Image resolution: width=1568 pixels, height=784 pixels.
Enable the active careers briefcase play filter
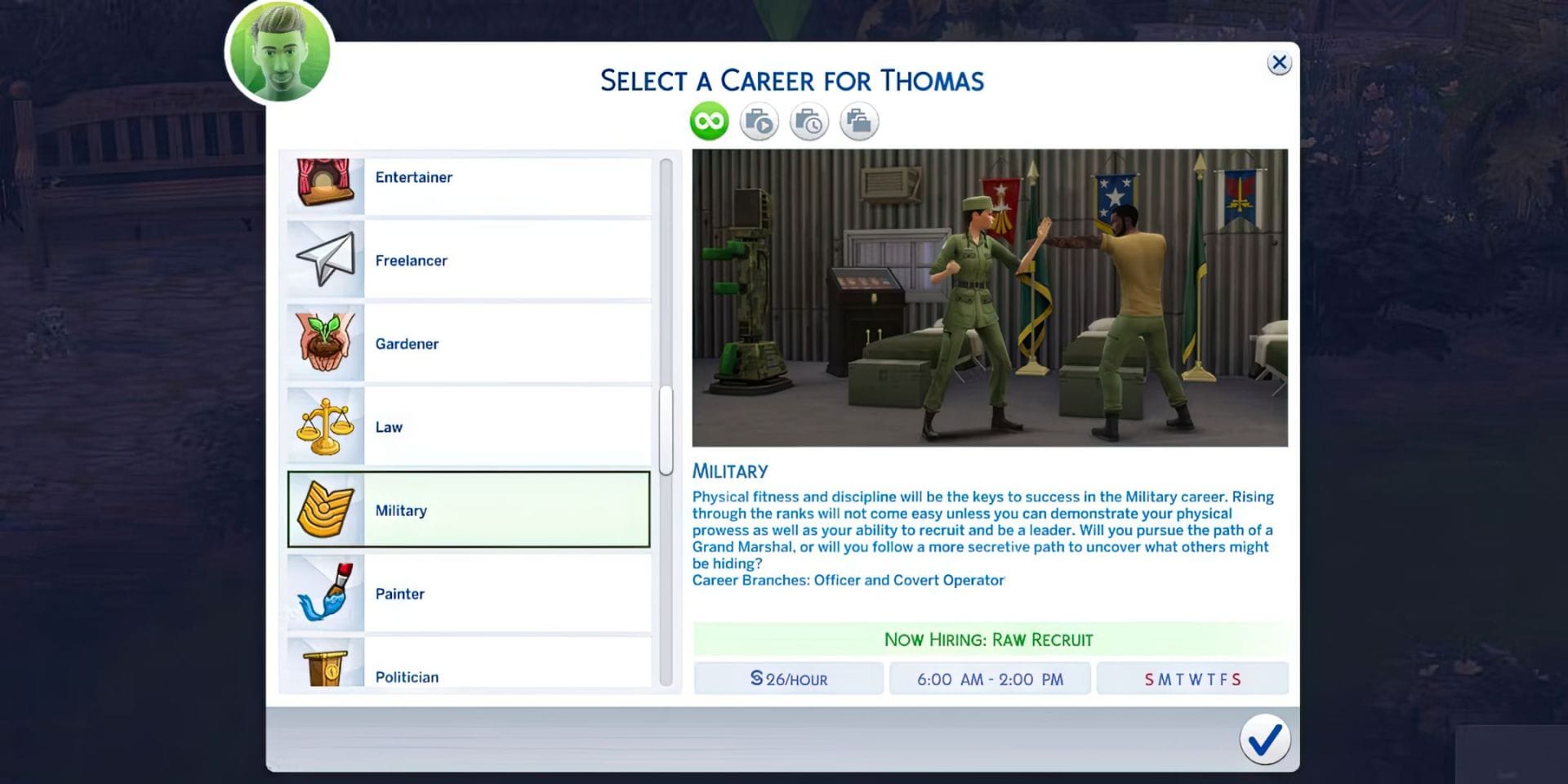759,121
